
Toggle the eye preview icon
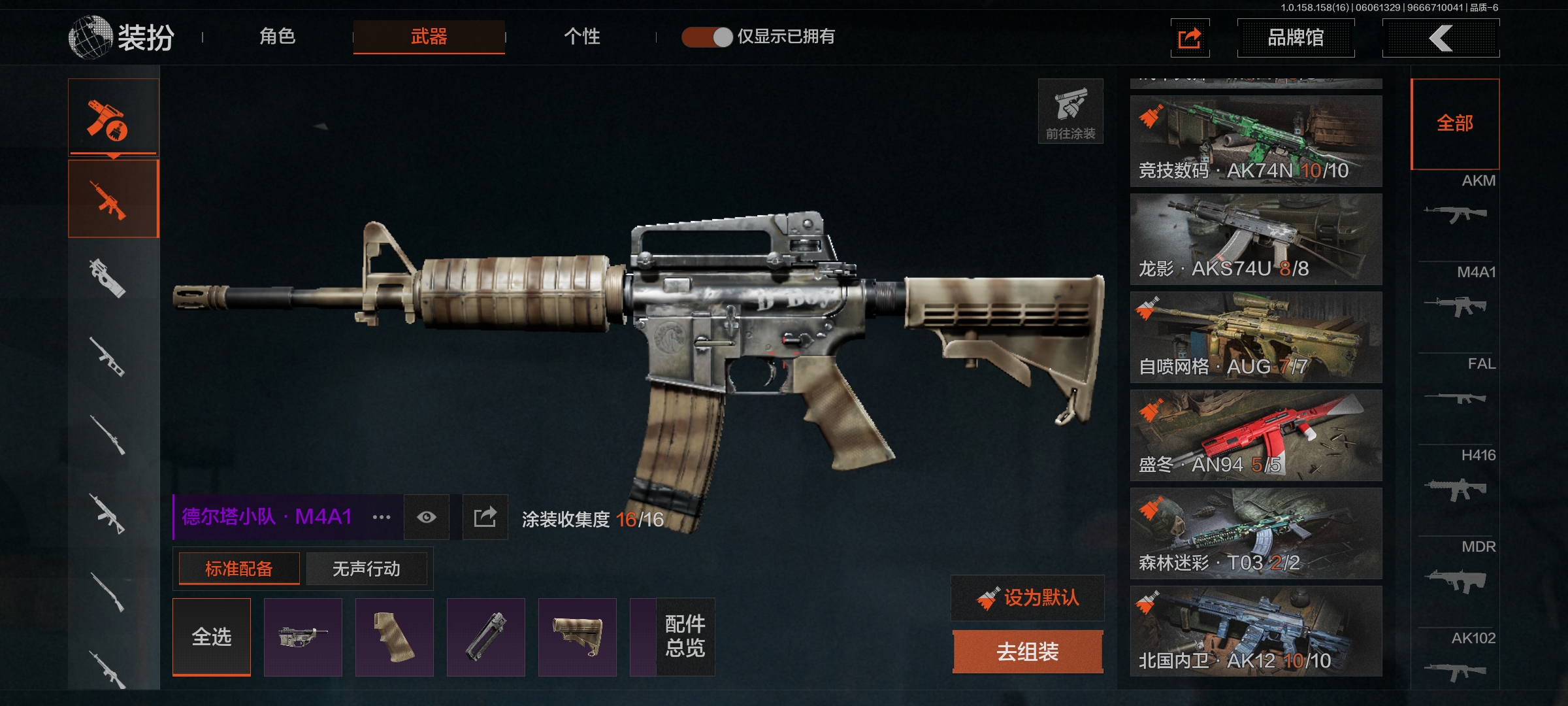(427, 517)
